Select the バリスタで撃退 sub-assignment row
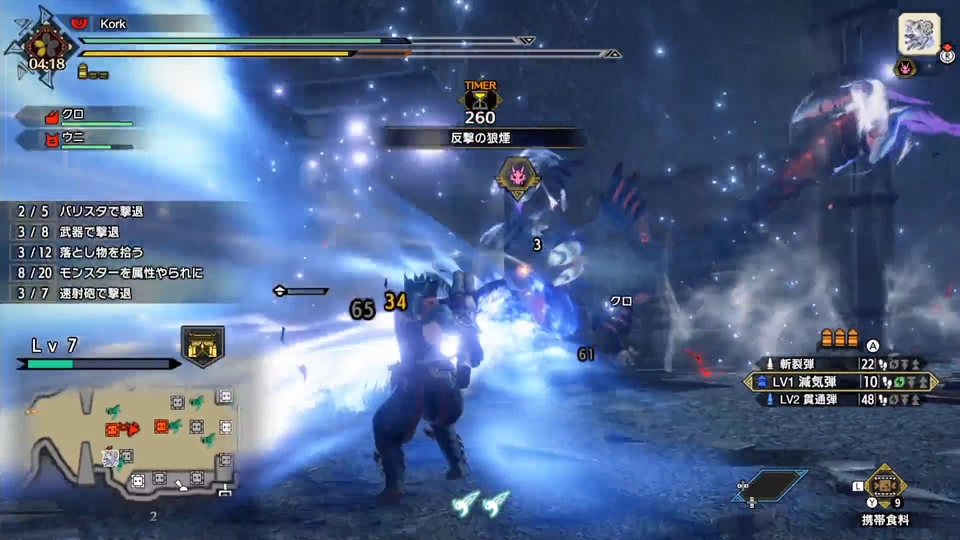The width and height of the screenshot is (960, 540). 88,212
